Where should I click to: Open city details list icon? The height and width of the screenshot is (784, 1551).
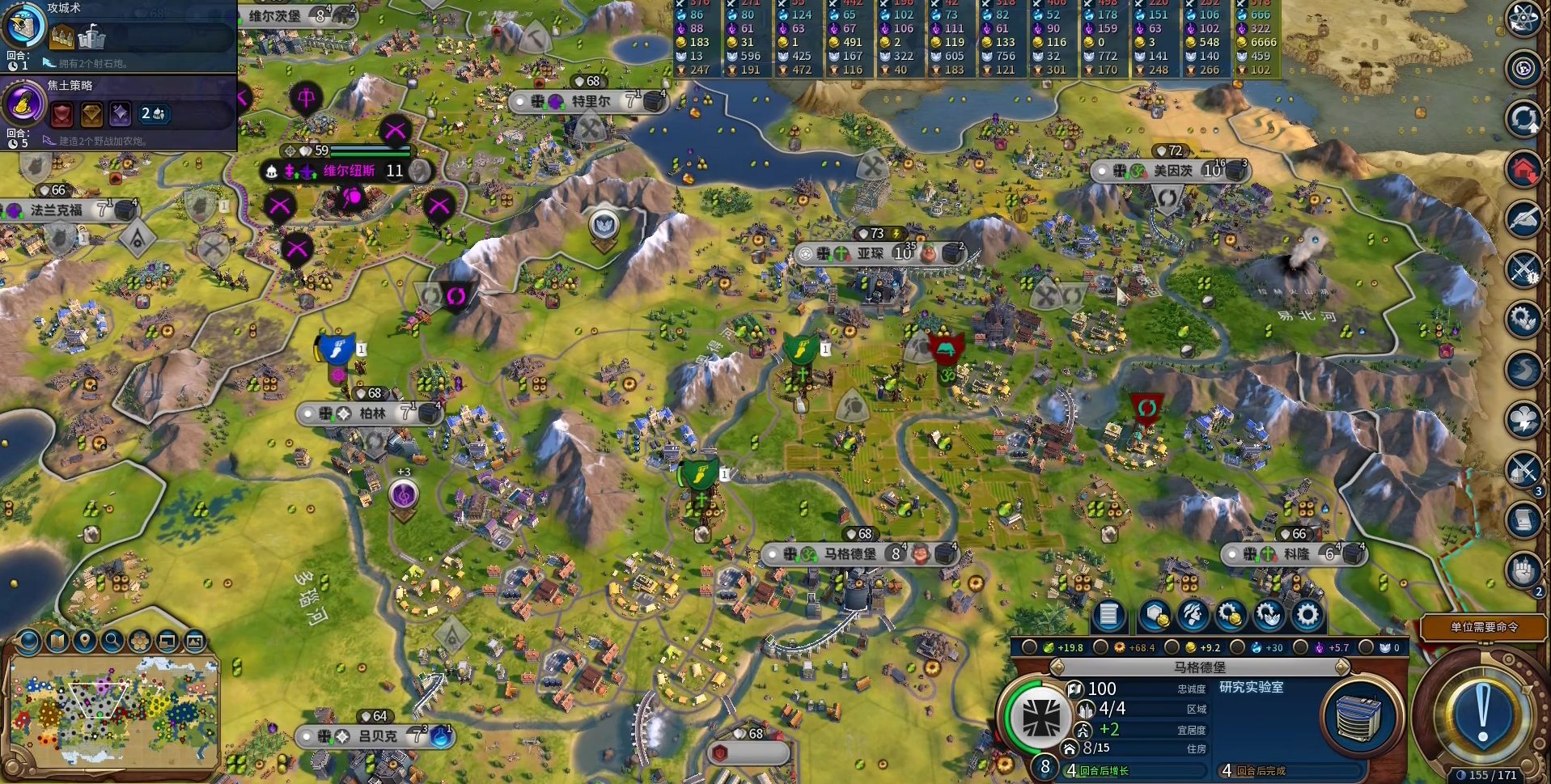click(x=1108, y=616)
